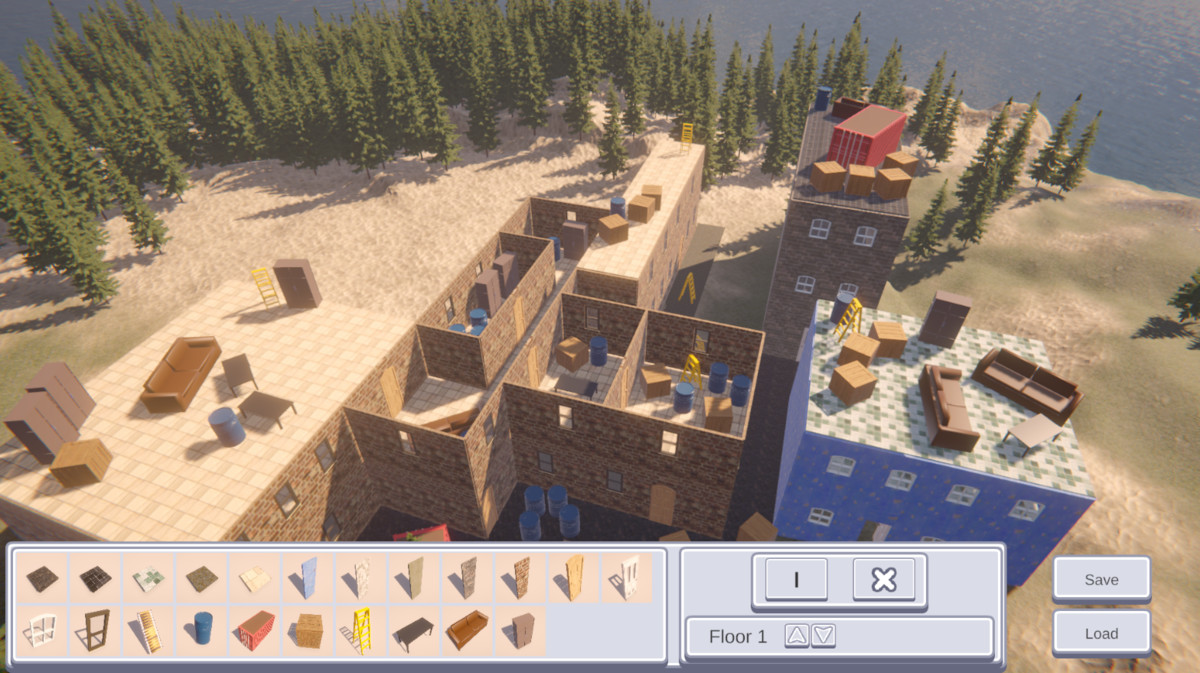Choose the white window frame
1200x673 pixels.
point(42,630)
